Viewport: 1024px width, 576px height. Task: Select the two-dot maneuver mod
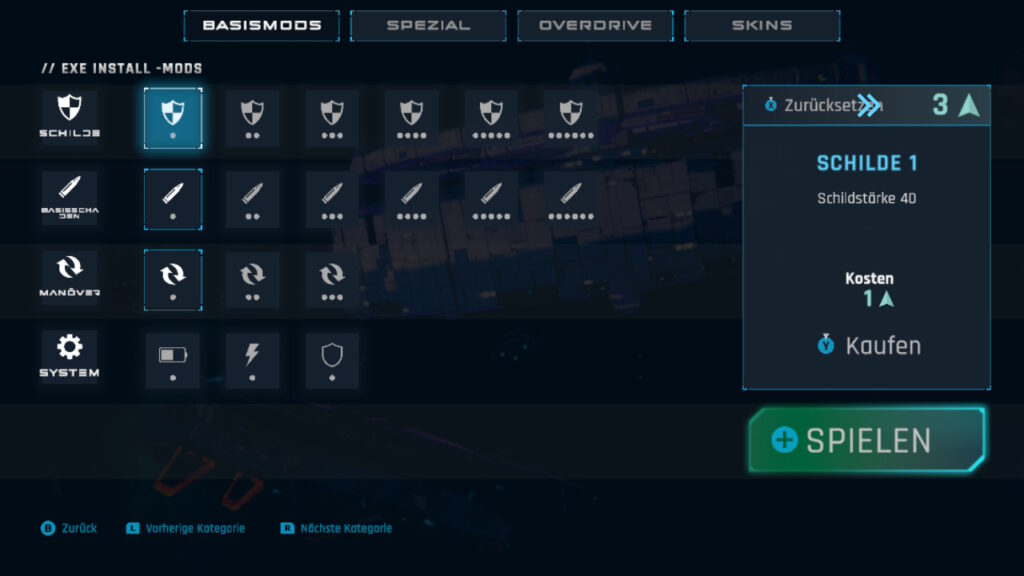[x=252, y=279]
